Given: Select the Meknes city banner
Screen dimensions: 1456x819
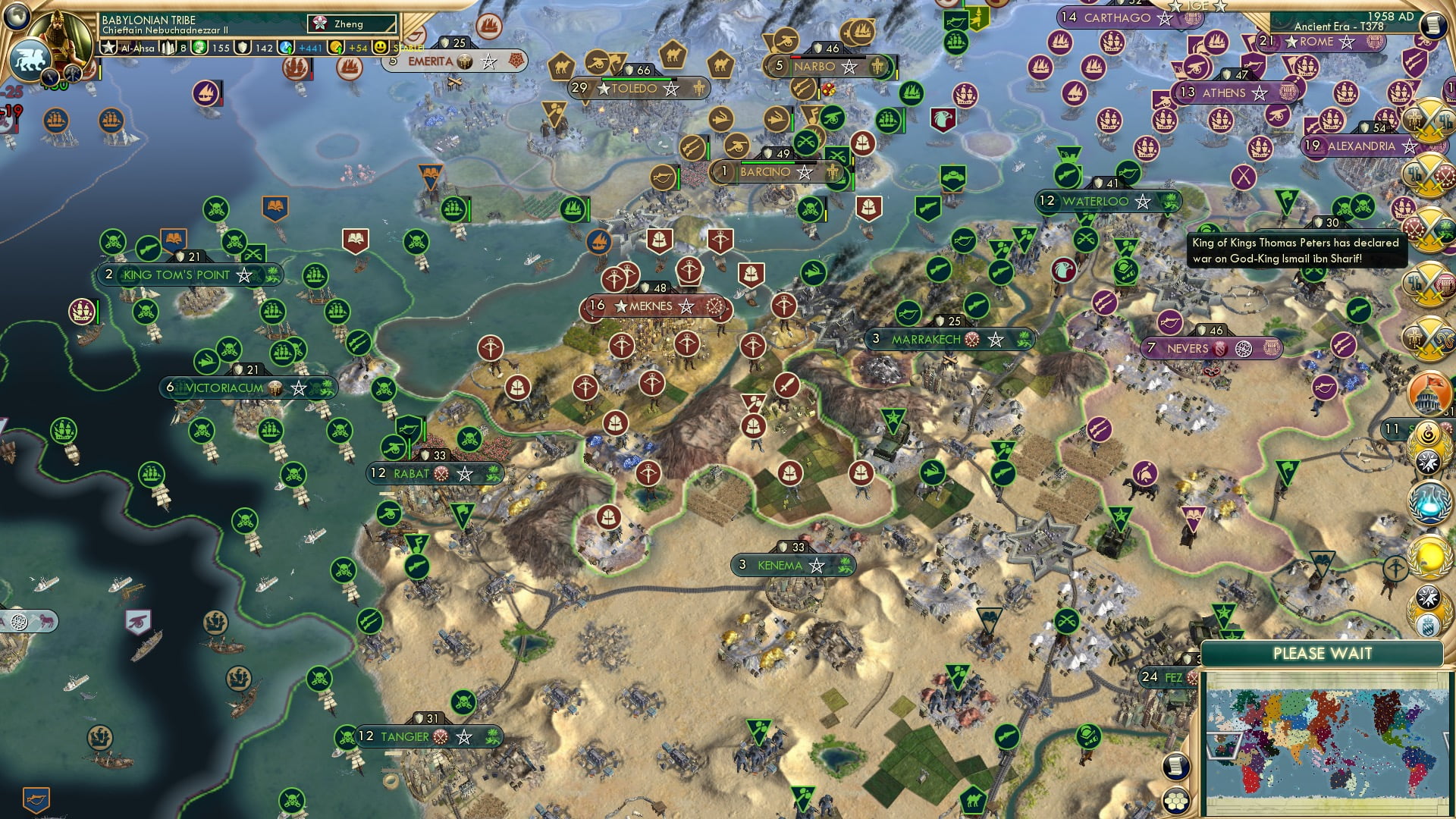Looking at the screenshot, I should coord(652,306).
